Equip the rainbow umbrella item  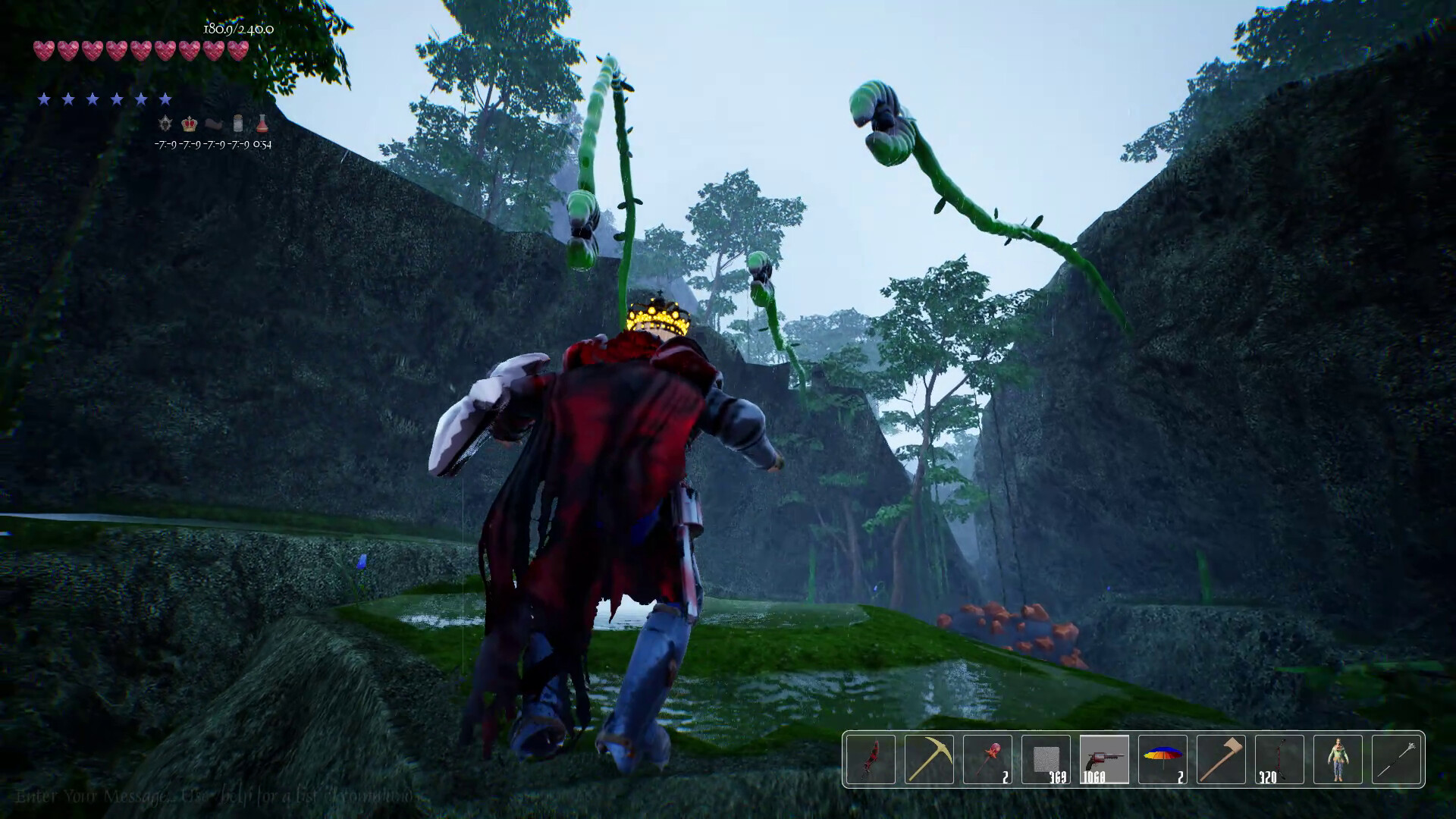click(x=1163, y=759)
